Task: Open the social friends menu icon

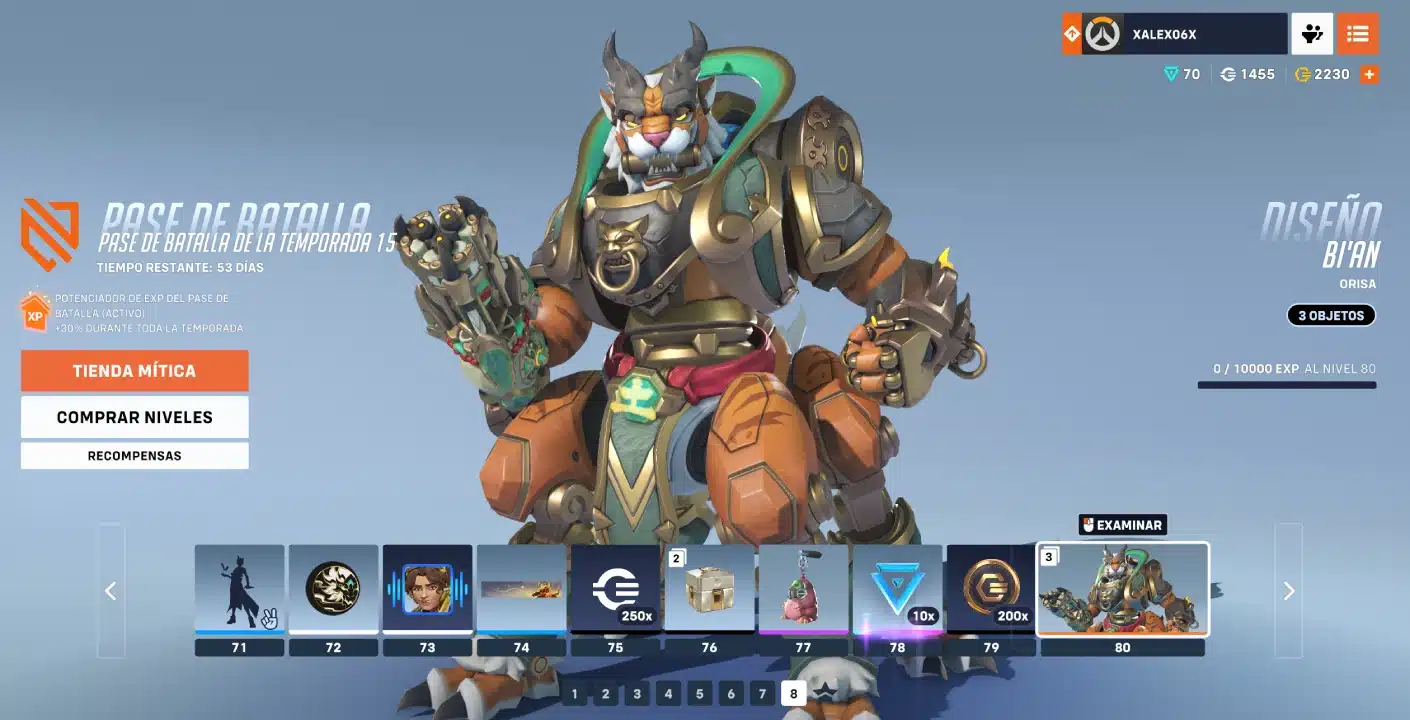Action: point(1312,34)
